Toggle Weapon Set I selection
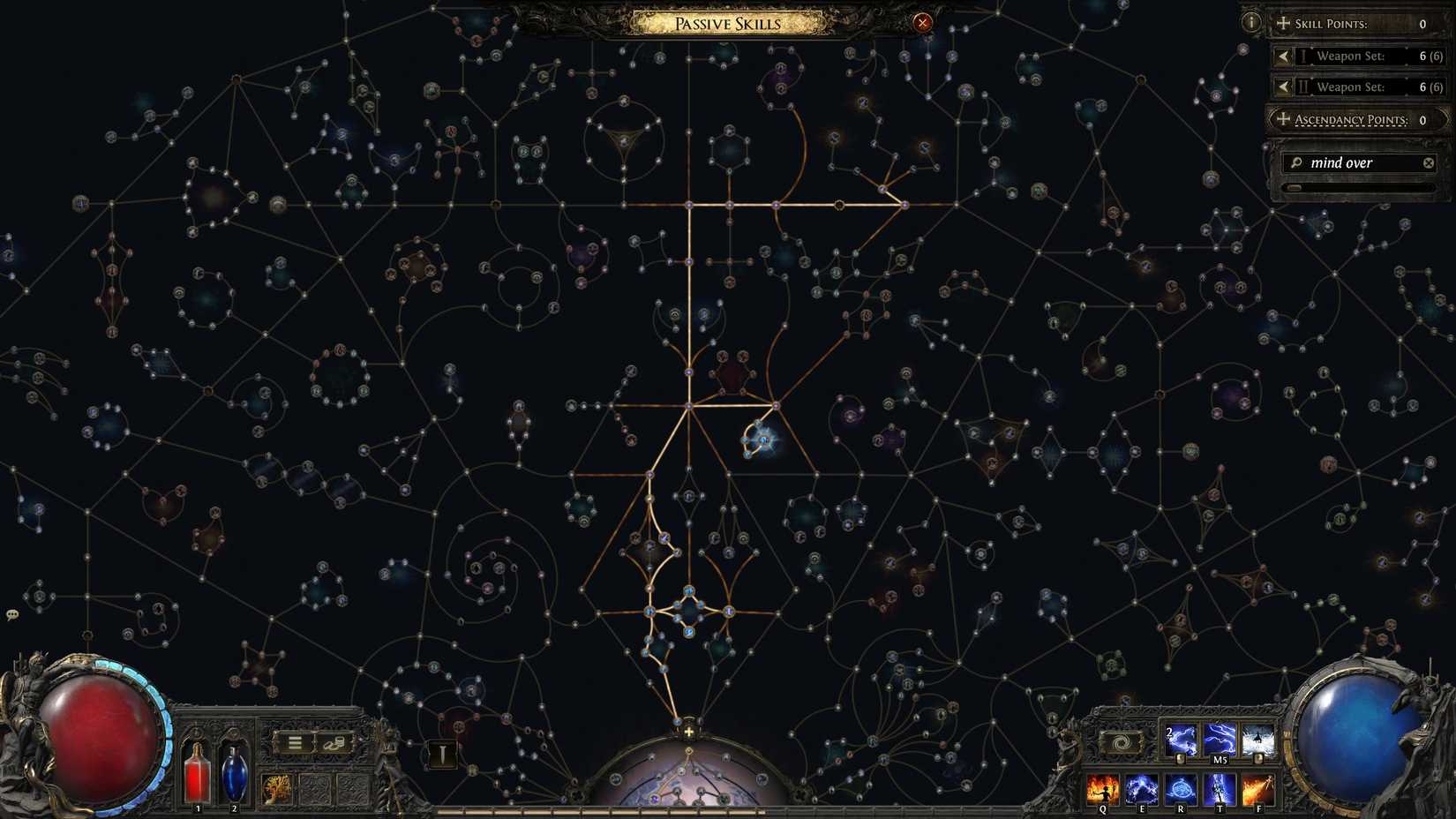Screen dimensions: 1456x819 pyautogui.click(x=1350, y=56)
